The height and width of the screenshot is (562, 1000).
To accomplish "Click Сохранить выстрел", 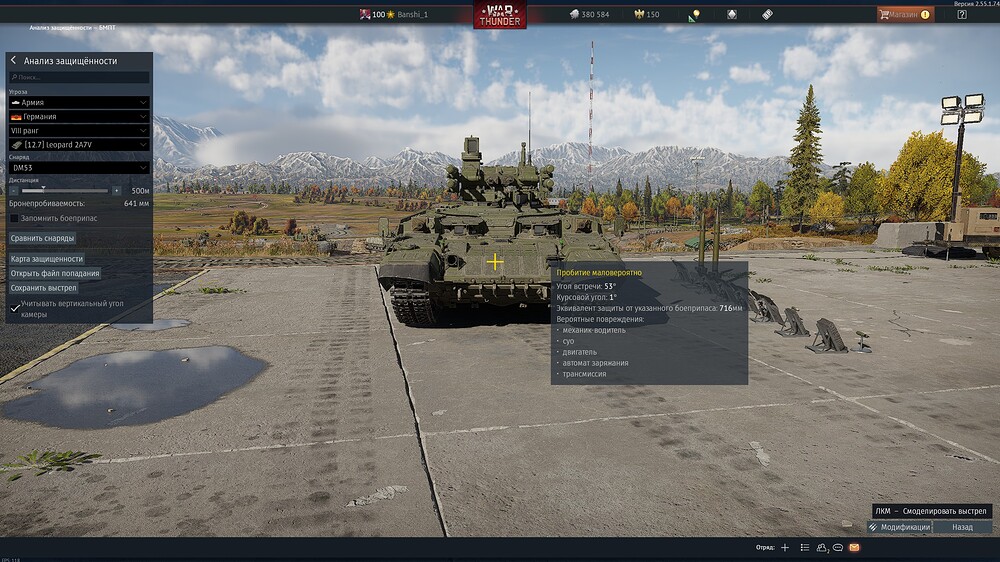I will (44, 288).
